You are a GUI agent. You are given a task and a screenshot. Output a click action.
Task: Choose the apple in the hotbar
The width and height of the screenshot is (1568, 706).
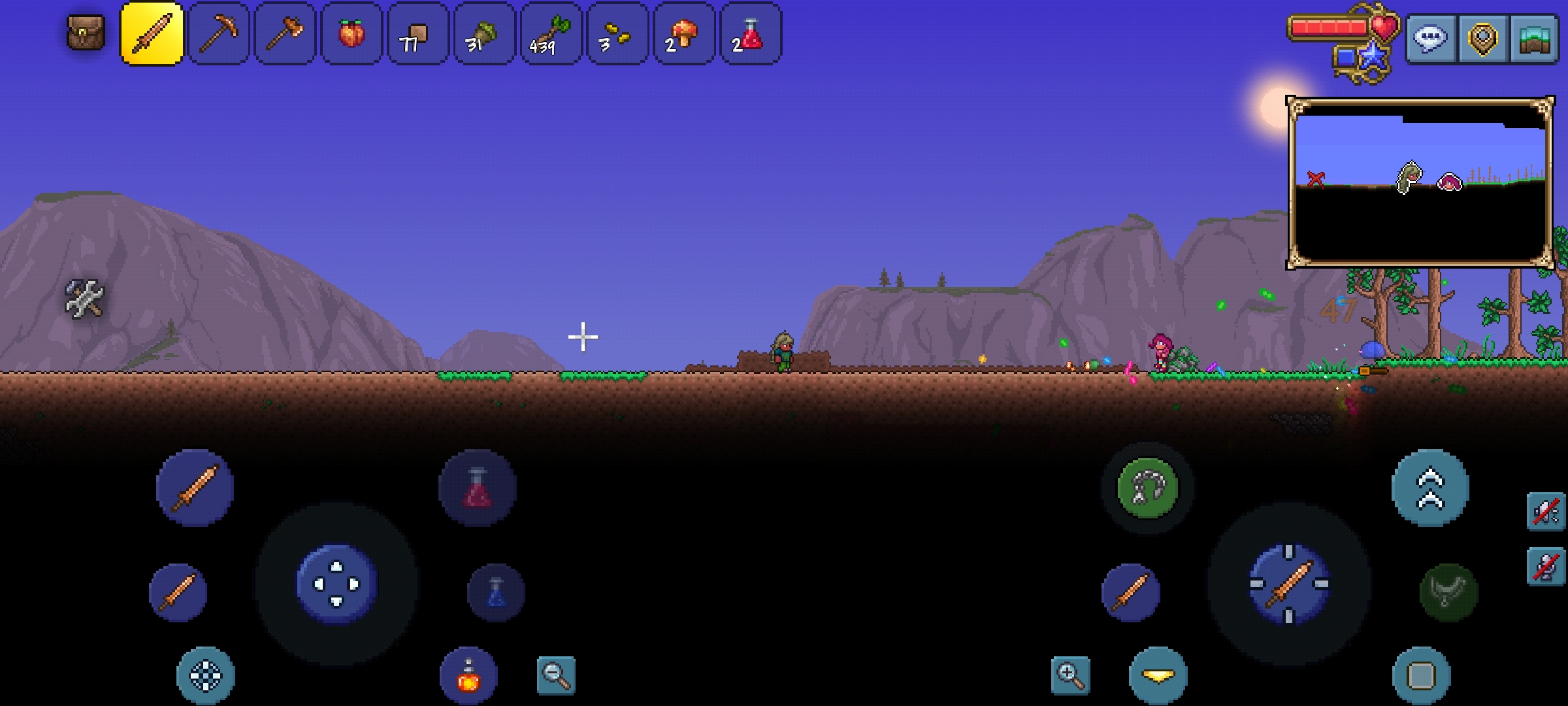(x=351, y=34)
